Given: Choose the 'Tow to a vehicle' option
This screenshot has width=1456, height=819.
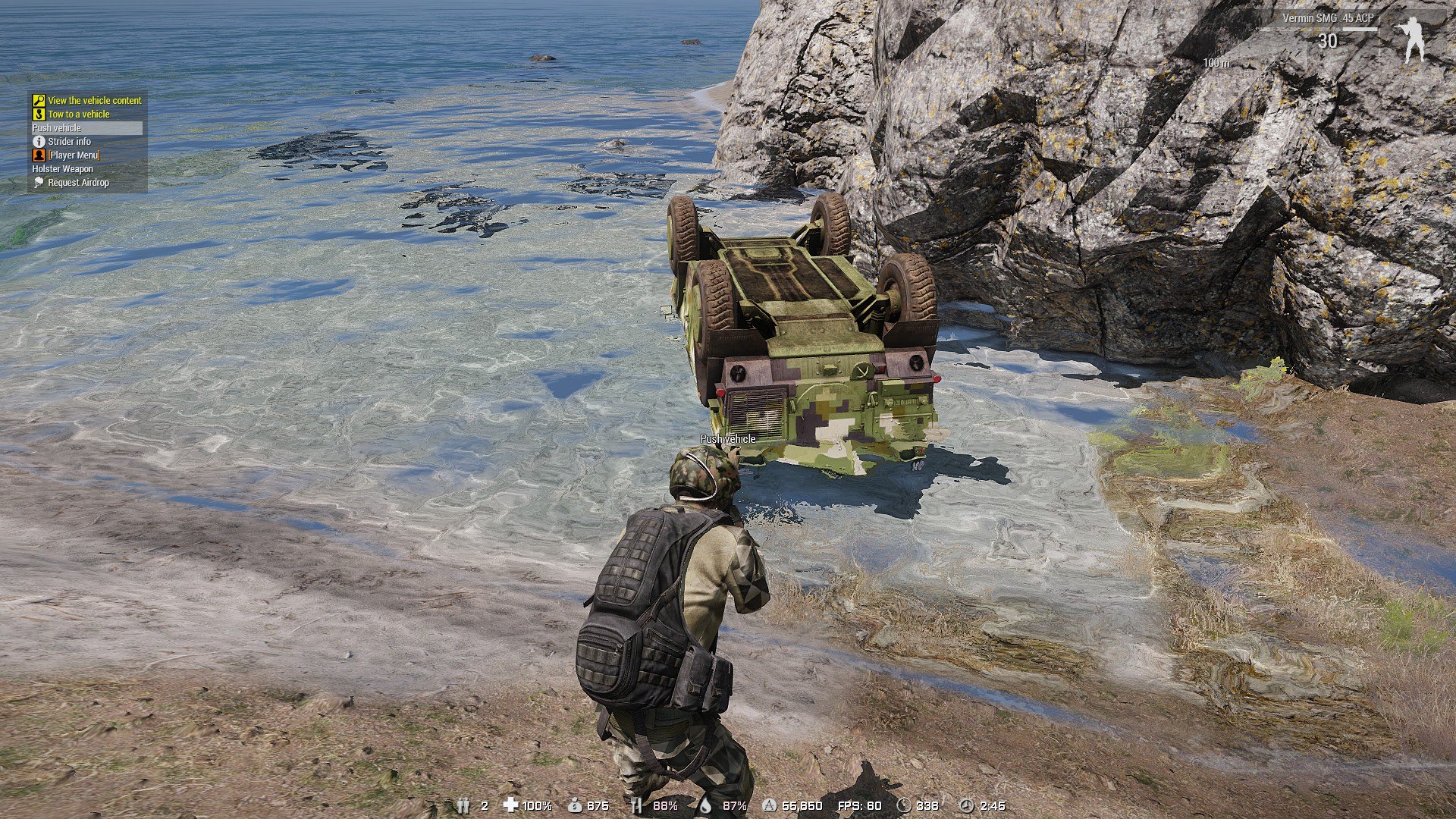Looking at the screenshot, I should point(78,115).
